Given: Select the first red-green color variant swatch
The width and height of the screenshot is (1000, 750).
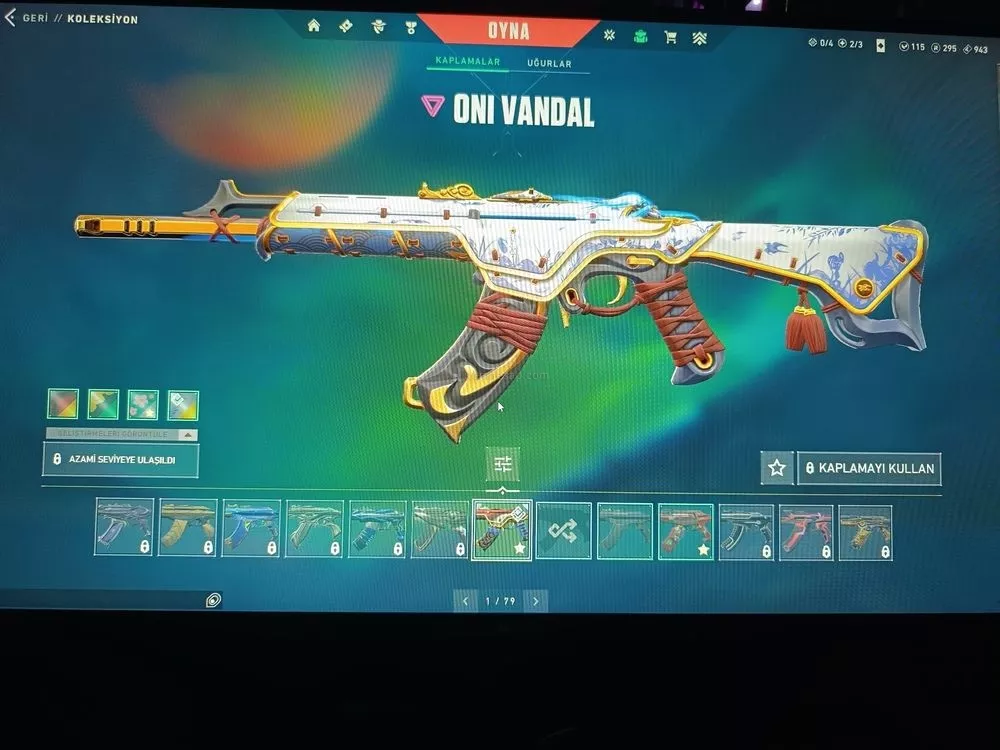Looking at the screenshot, I should coord(63,404).
